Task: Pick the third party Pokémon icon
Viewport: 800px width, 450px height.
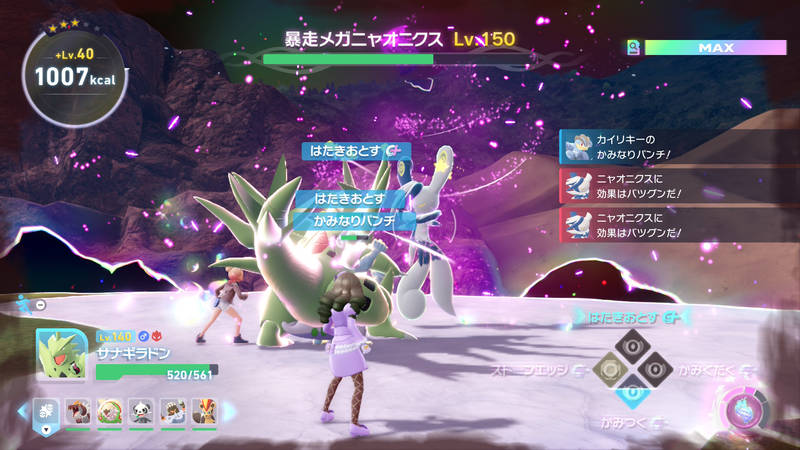Action: tap(108, 410)
